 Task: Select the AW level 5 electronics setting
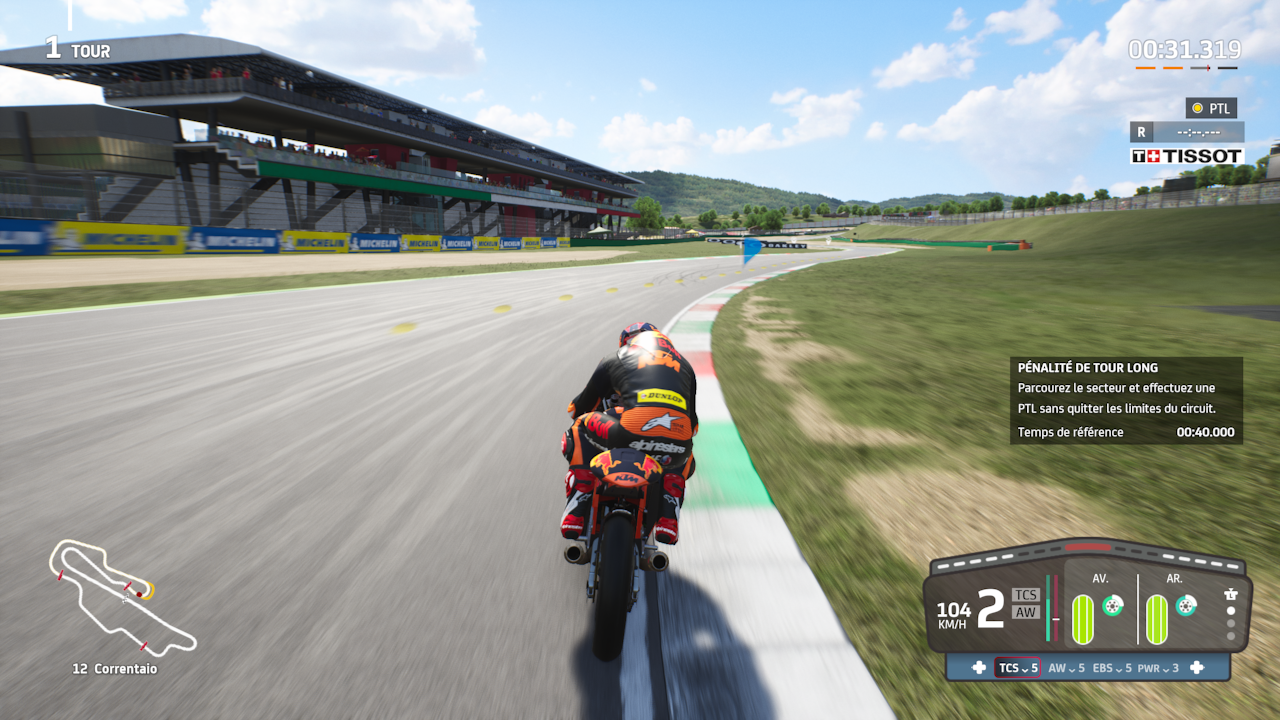1066,668
